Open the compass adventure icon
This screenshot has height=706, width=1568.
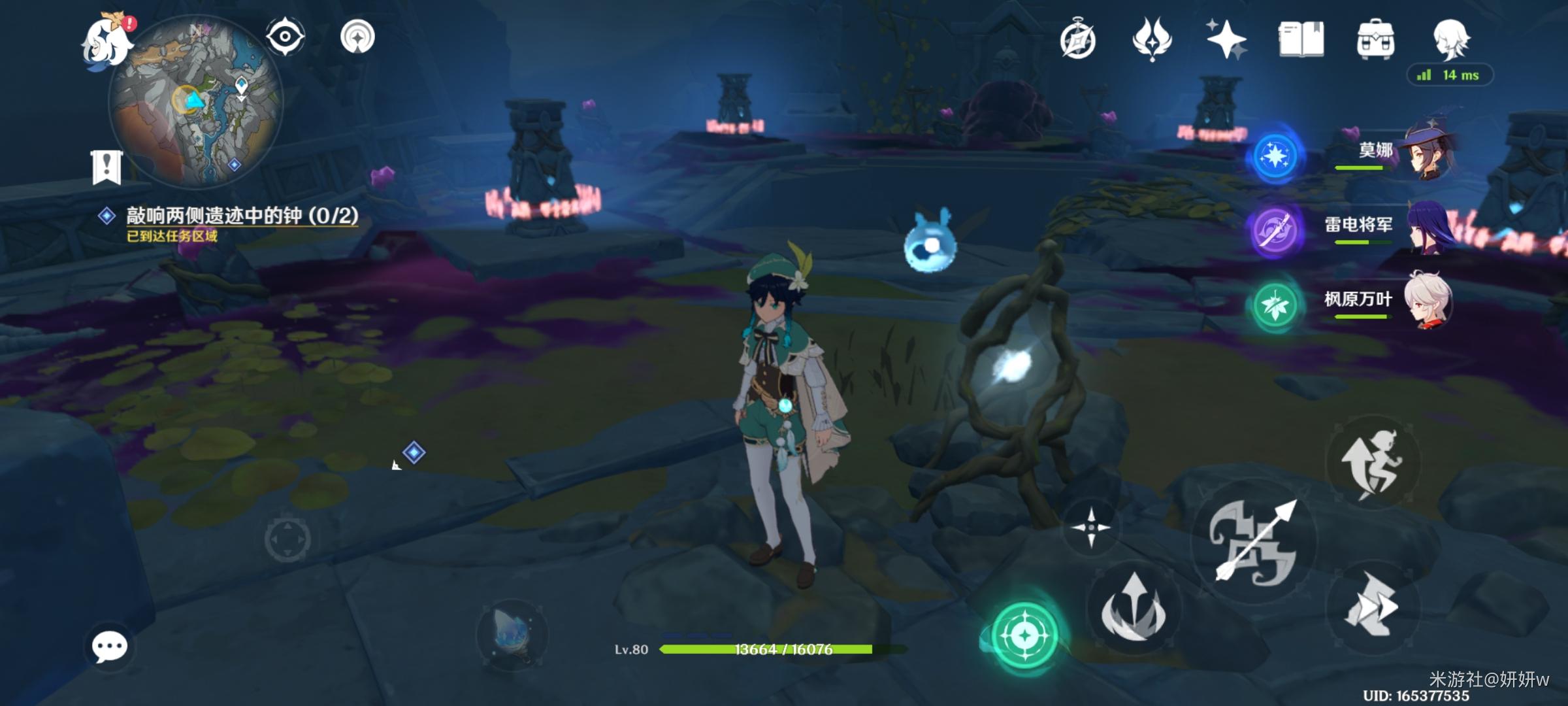1077,41
